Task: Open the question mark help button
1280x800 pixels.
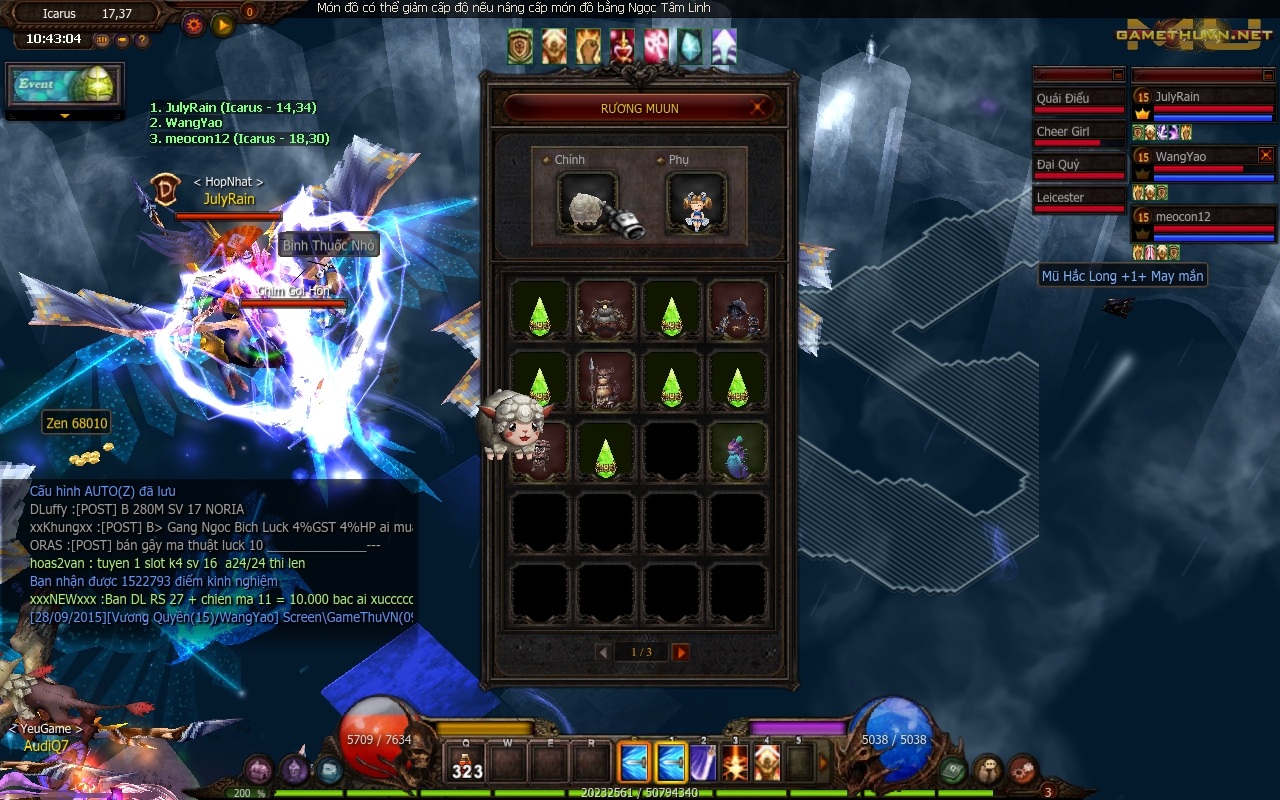Action: click(x=142, y=40)
